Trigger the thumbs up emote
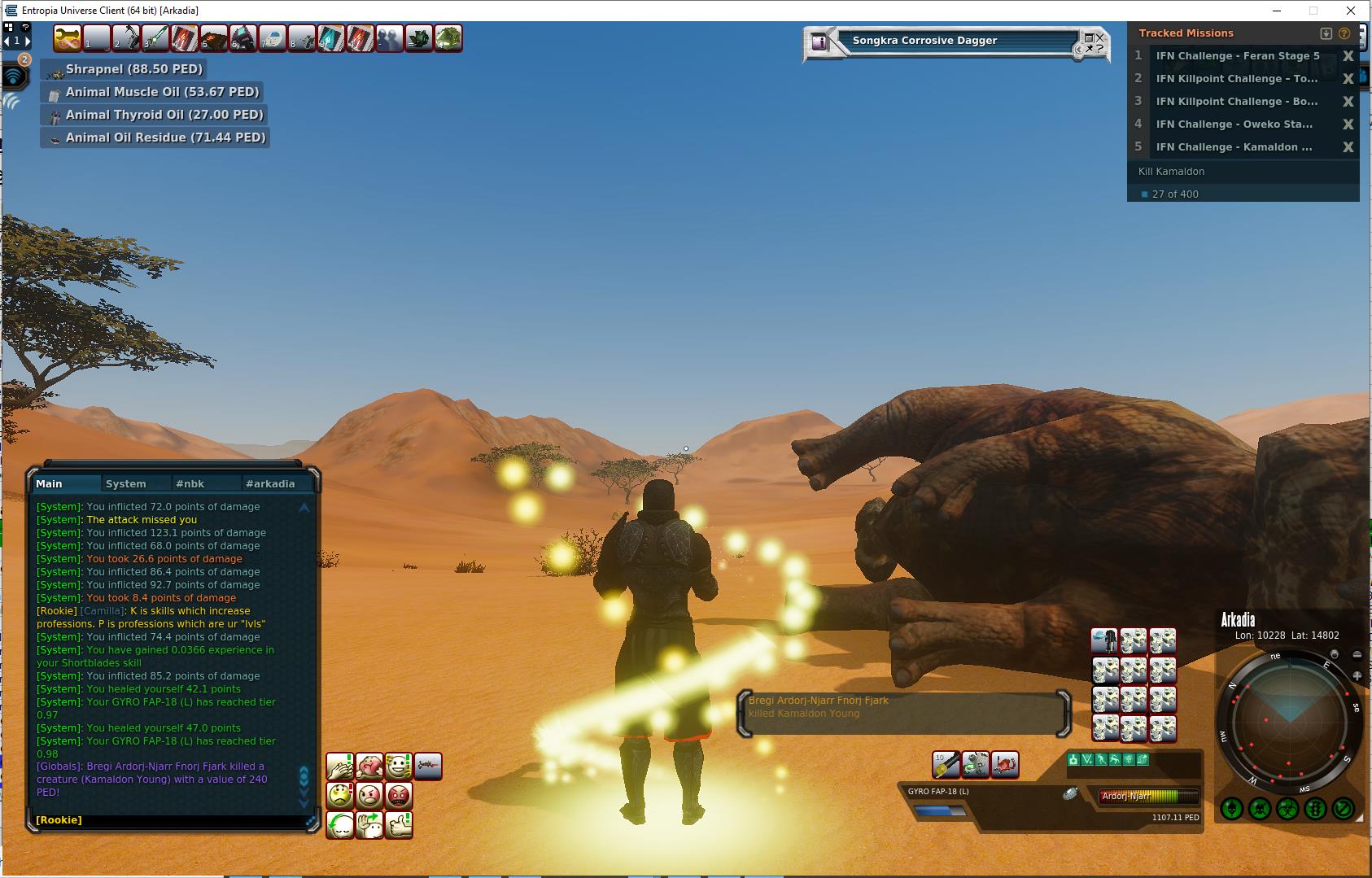Screen dimensions: 1372x878 coord(399,825)
